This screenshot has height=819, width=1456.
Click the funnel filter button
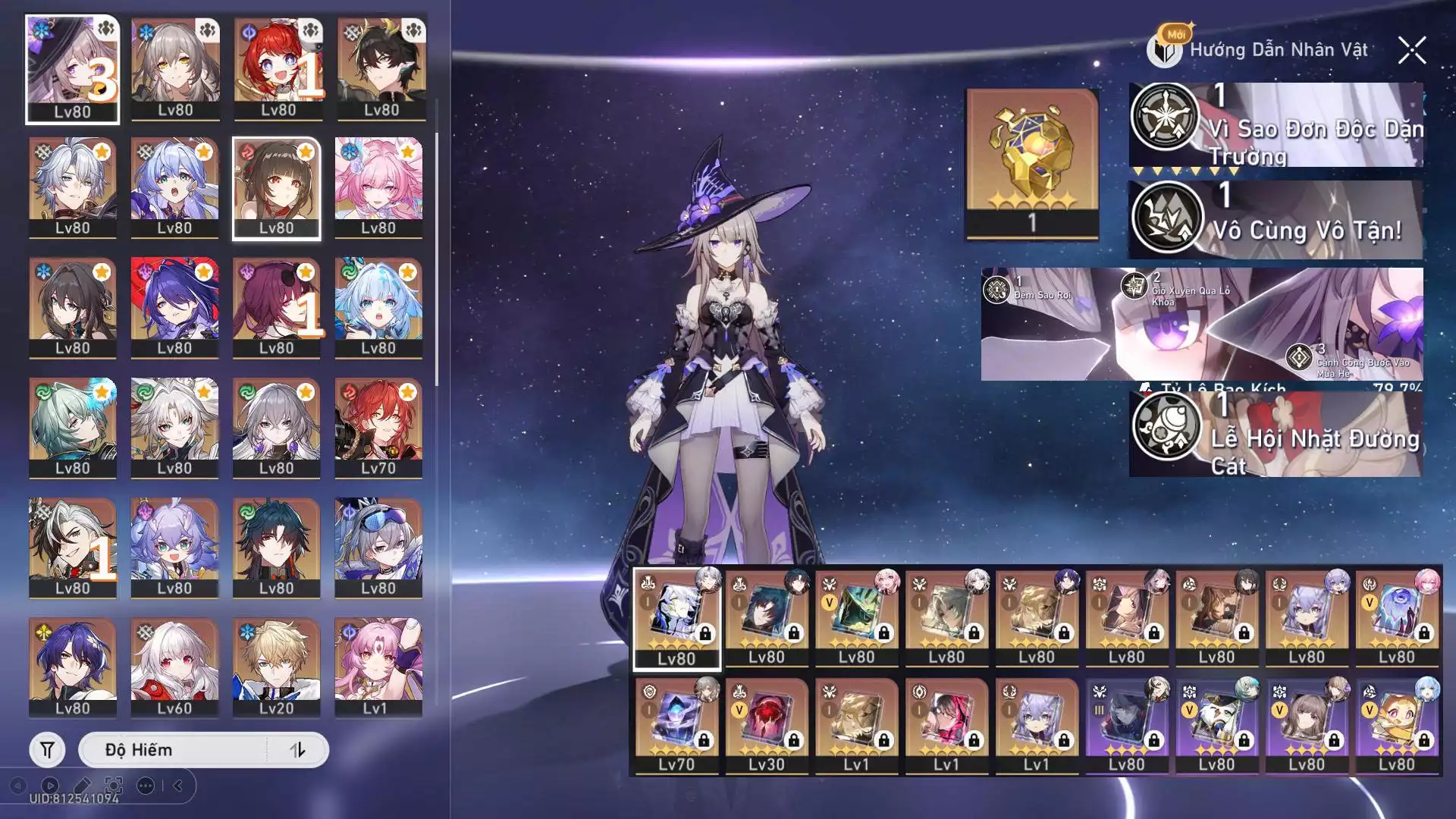(47, 750)
